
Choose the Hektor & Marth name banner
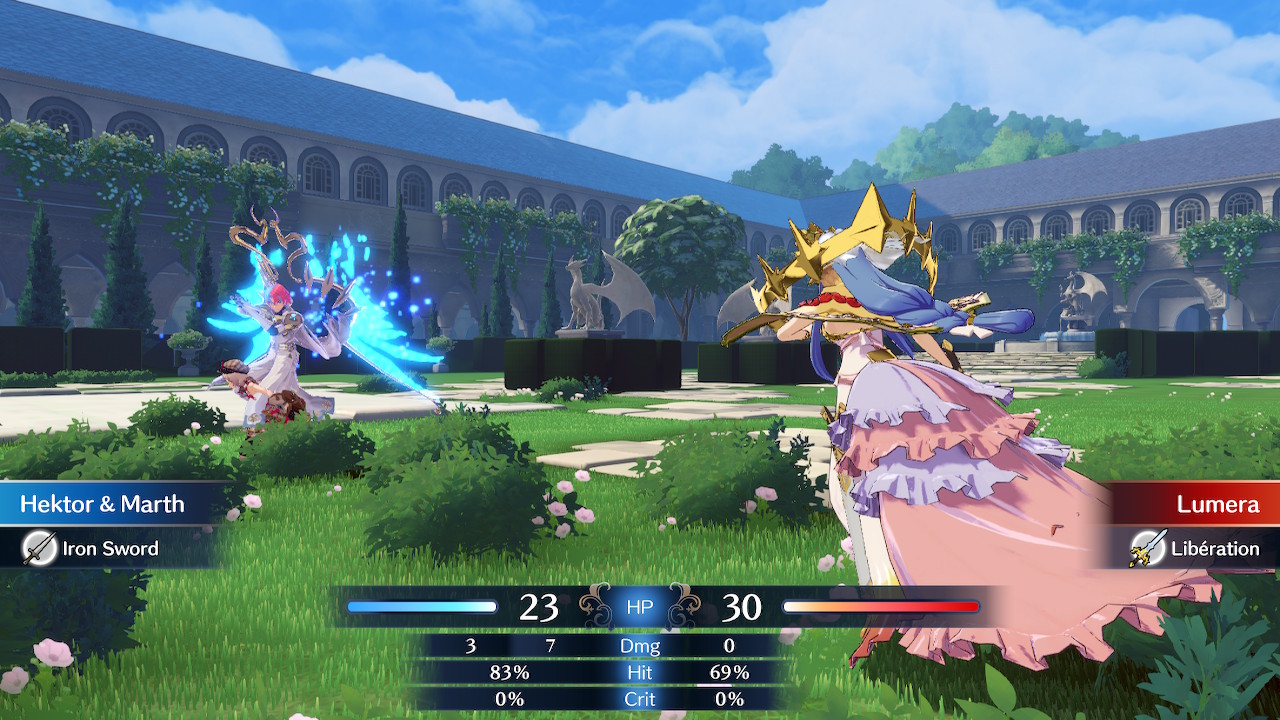tap(103, 504)
